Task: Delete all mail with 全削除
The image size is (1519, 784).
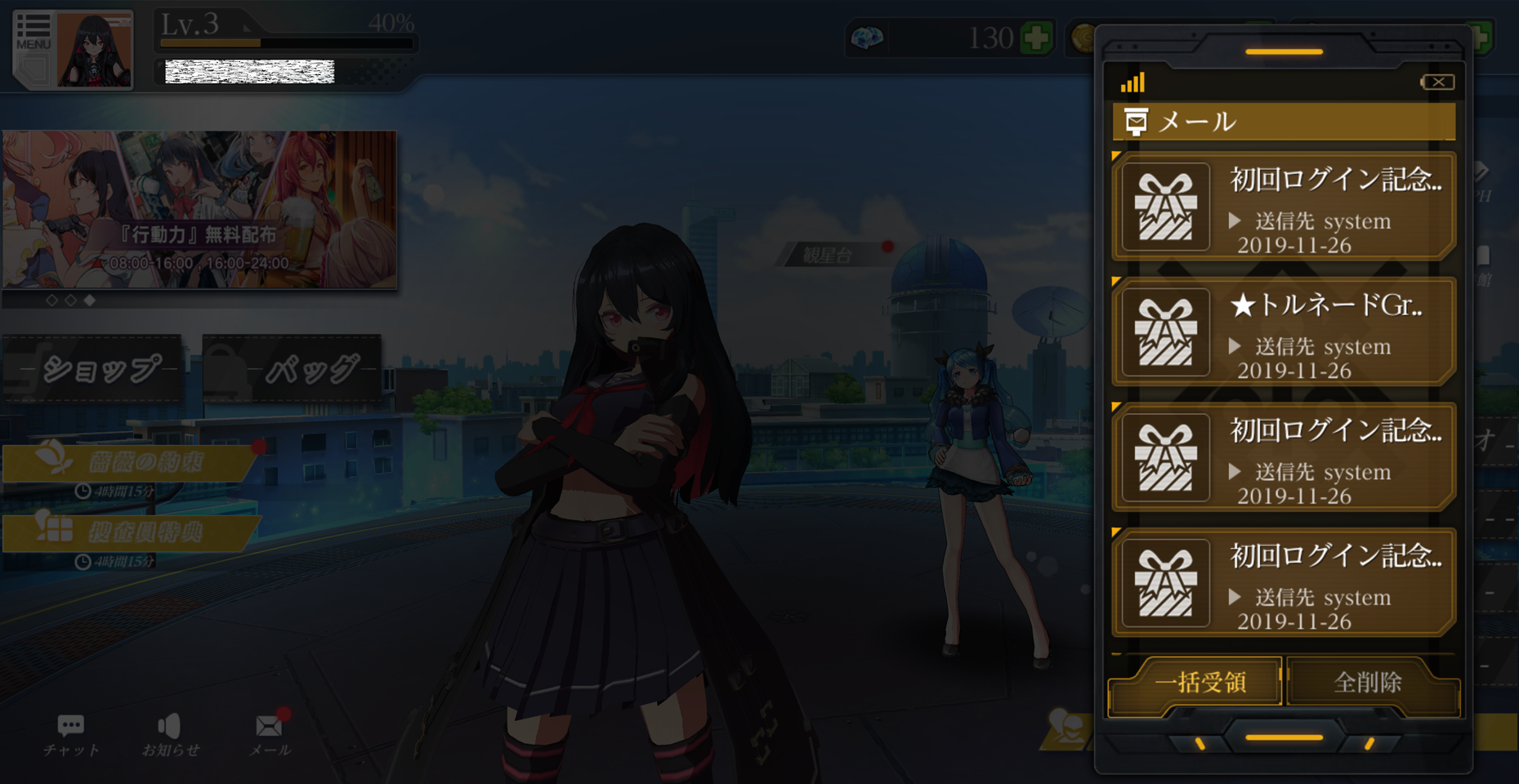Action: pos(1369,683)
